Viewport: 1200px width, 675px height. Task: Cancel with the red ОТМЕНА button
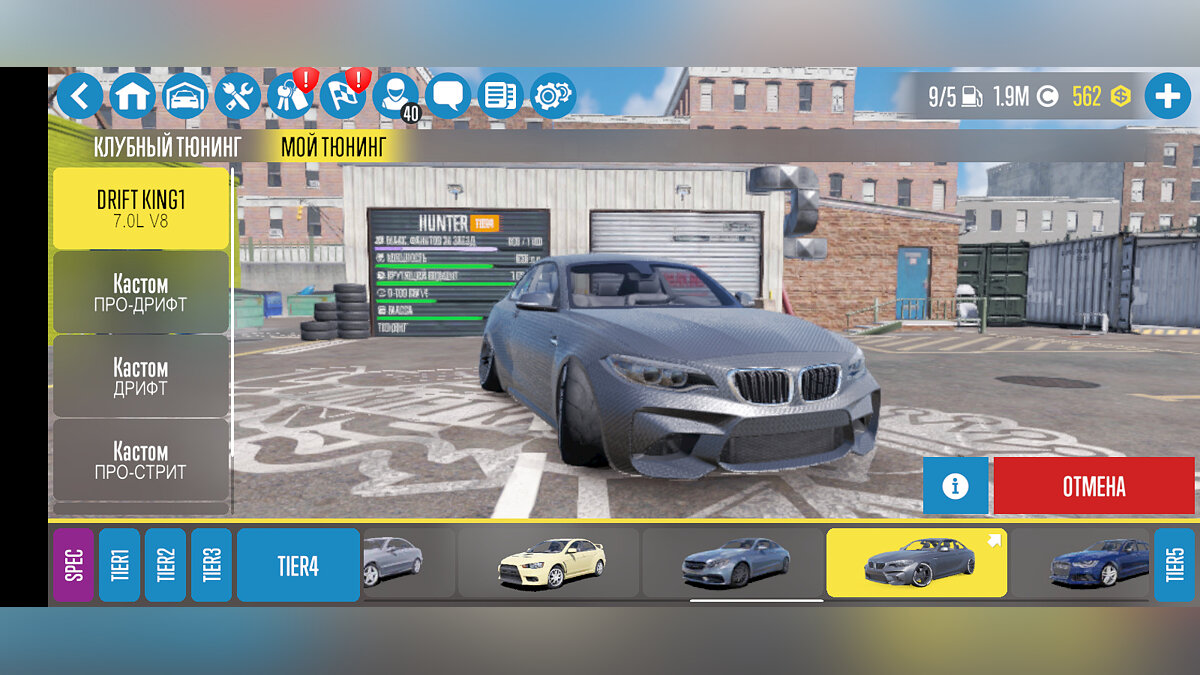point(1093,486)
